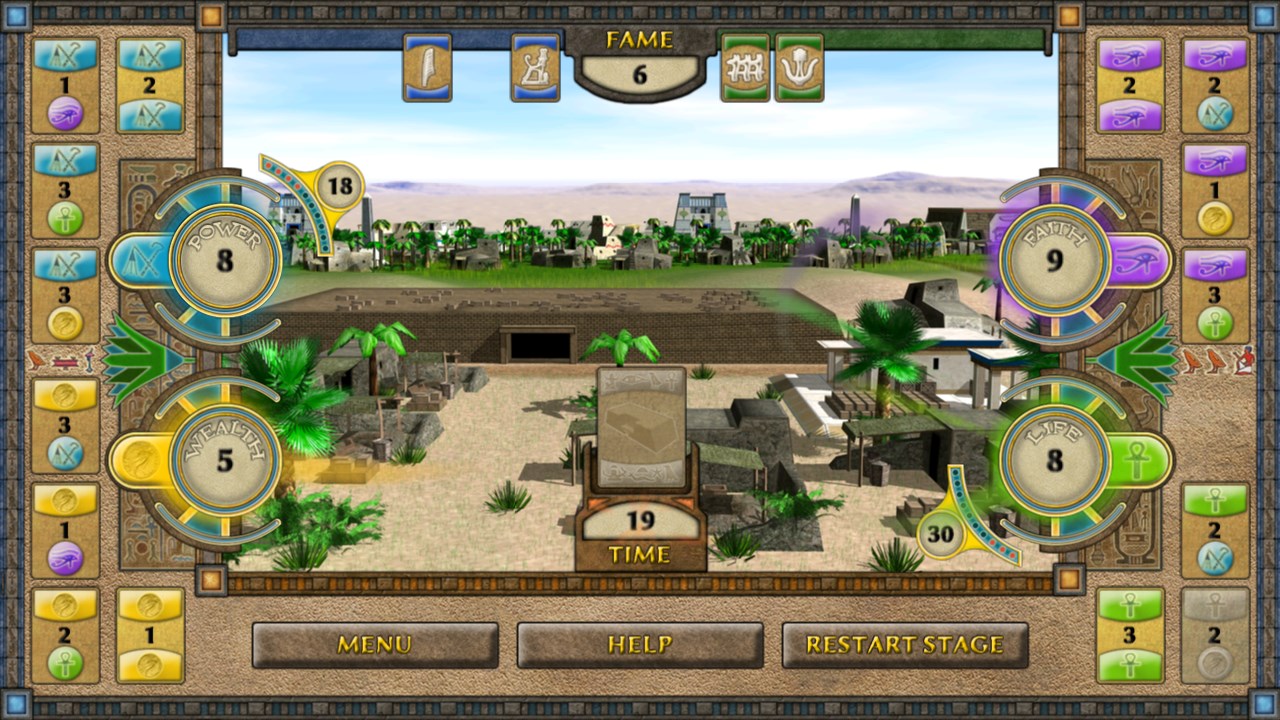Viewport: 1280px width, 720px height.
Task: Select the power card costing three ankhs
Action: tap(65, 190)
